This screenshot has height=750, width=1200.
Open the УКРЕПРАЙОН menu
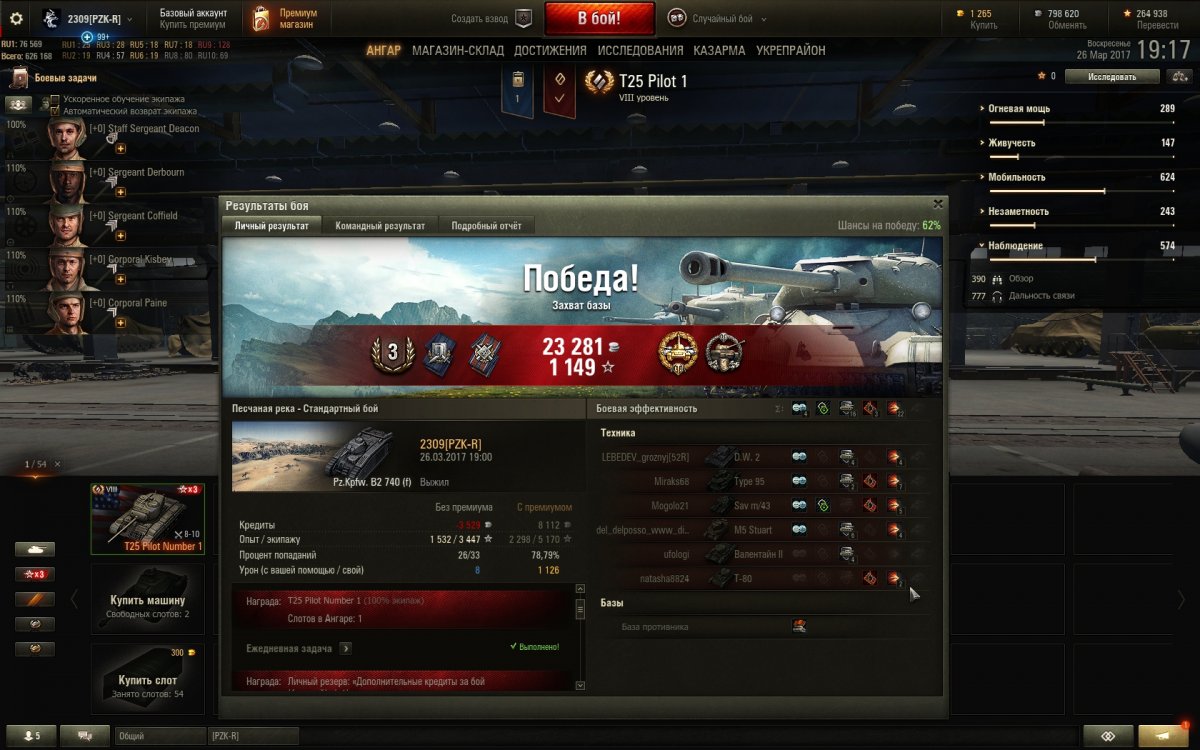click(791, 50)
